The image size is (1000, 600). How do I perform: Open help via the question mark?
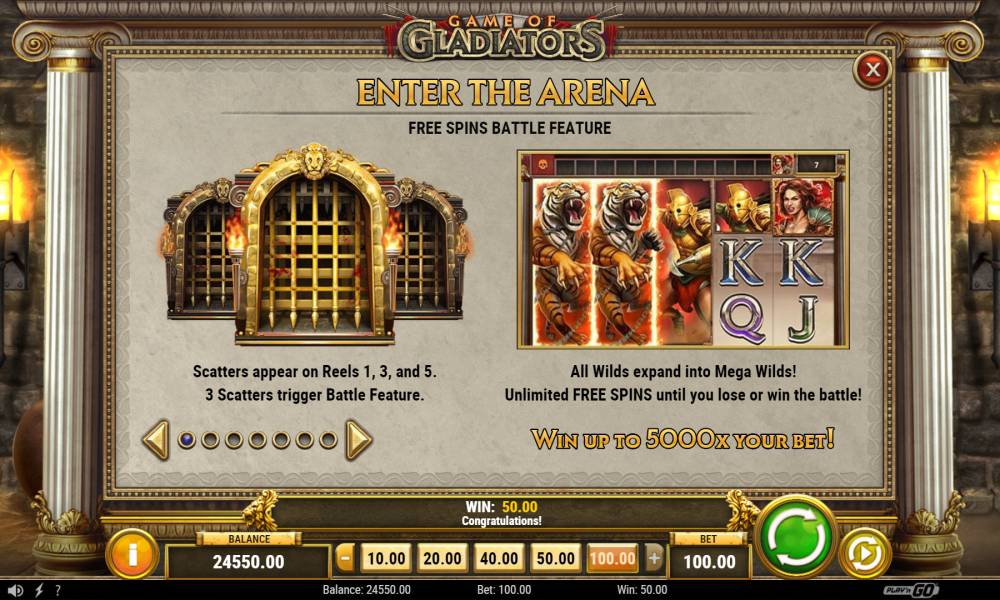pyautogui.click(x=58, y=590)
